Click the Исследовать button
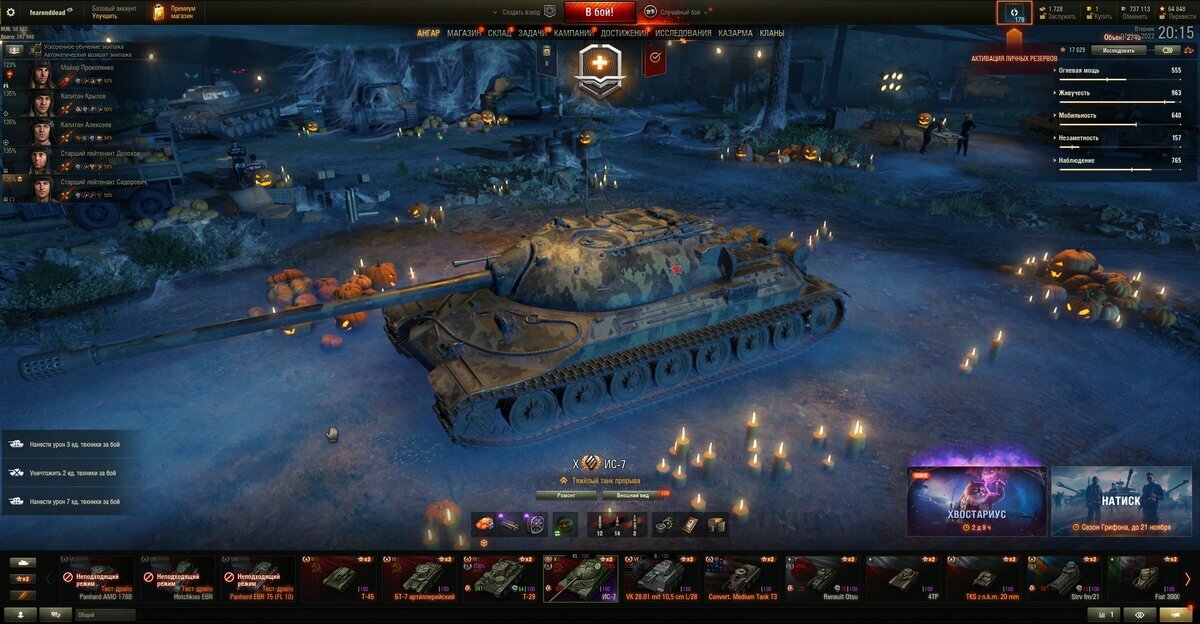1200x624 pixels. [1118, 50]
